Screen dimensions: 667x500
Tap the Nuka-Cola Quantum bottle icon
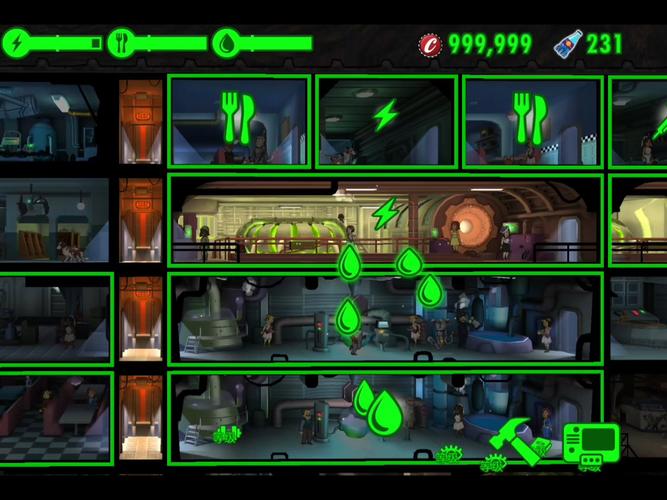(x=567, y=43)
